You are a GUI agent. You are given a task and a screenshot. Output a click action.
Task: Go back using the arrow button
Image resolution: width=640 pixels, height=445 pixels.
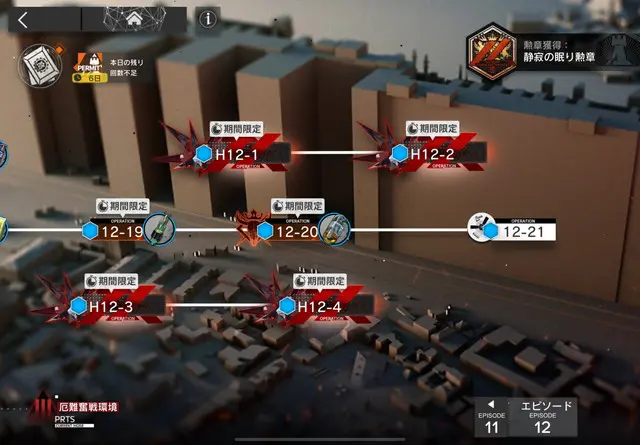click(x=23, y=18)
